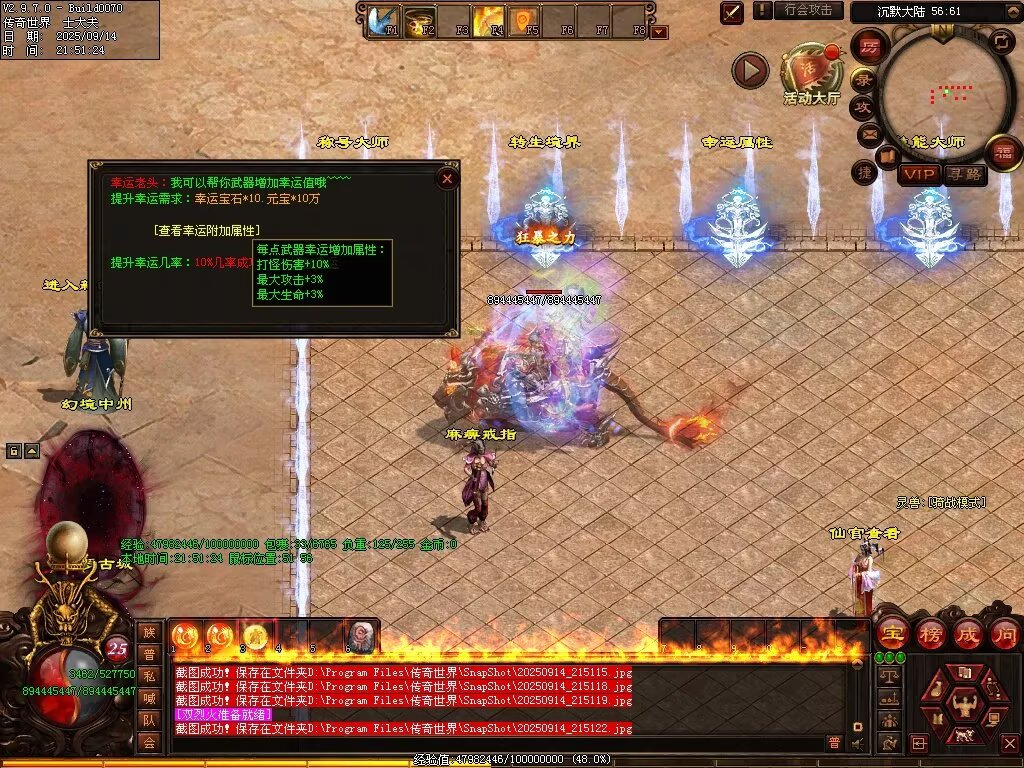Screen dimensions: 1024x768
Task: Open the VIP panel
Action: (918, 174)
